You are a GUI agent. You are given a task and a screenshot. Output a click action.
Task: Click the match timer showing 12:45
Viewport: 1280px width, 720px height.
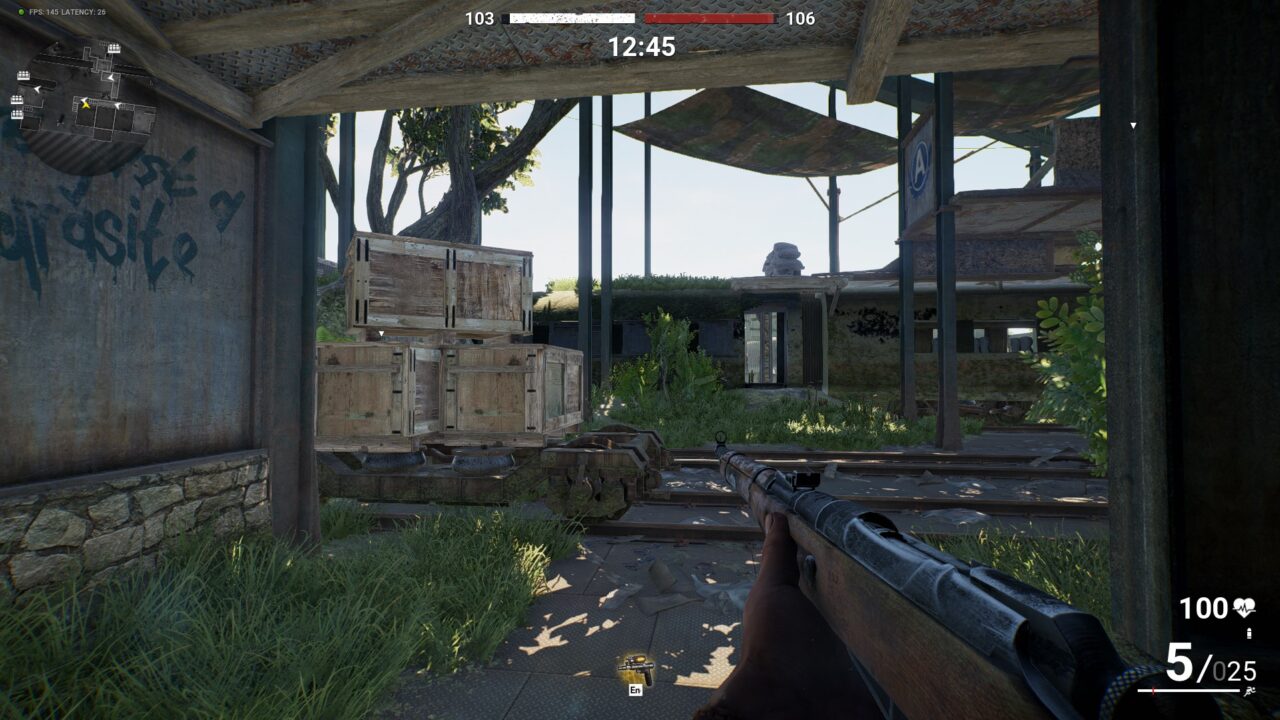click(639, 43)
